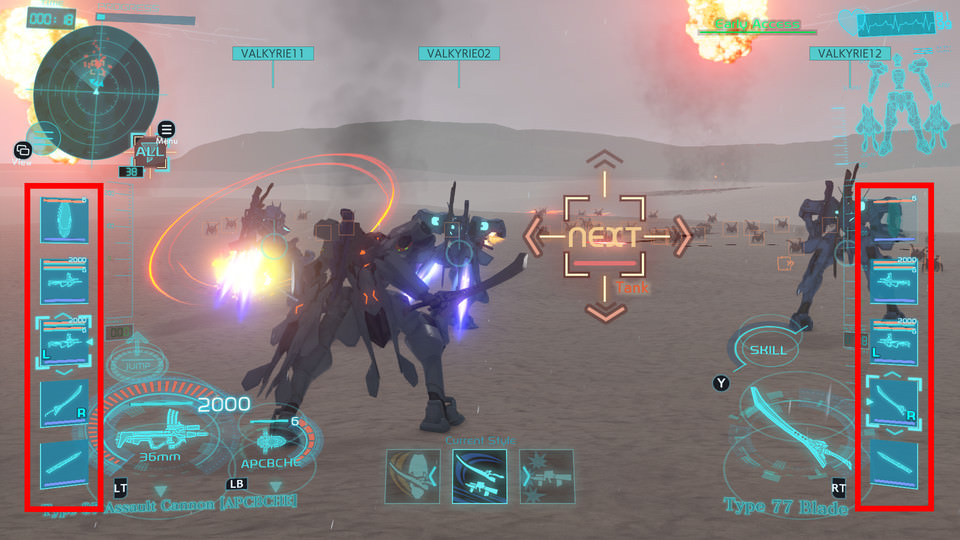
Task: Click the JUMP indicator
Action: pos(137,363)
